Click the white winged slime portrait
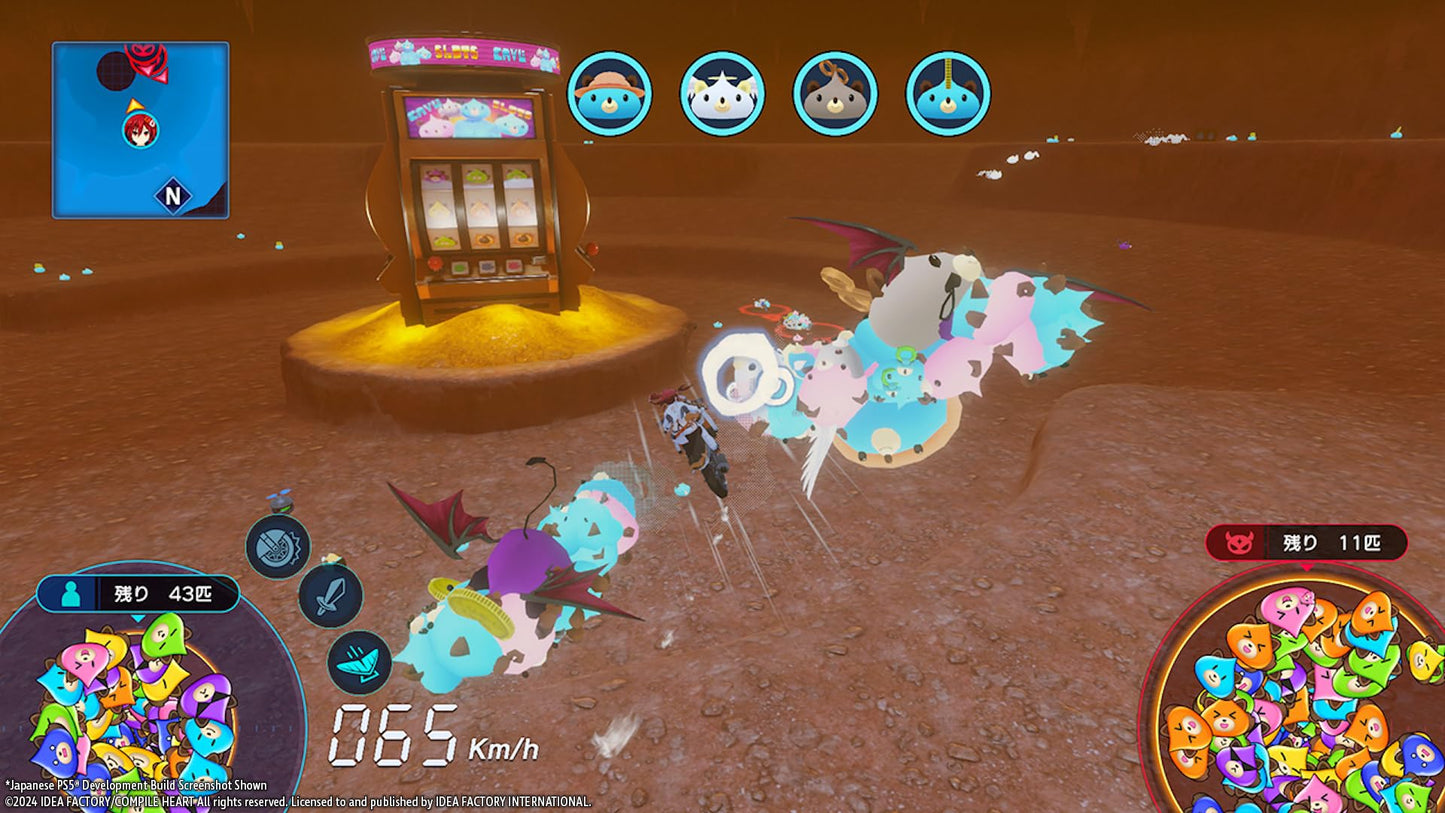This screenshot has width=1445, height=813. pyautogui.click(x=723, y=93)
